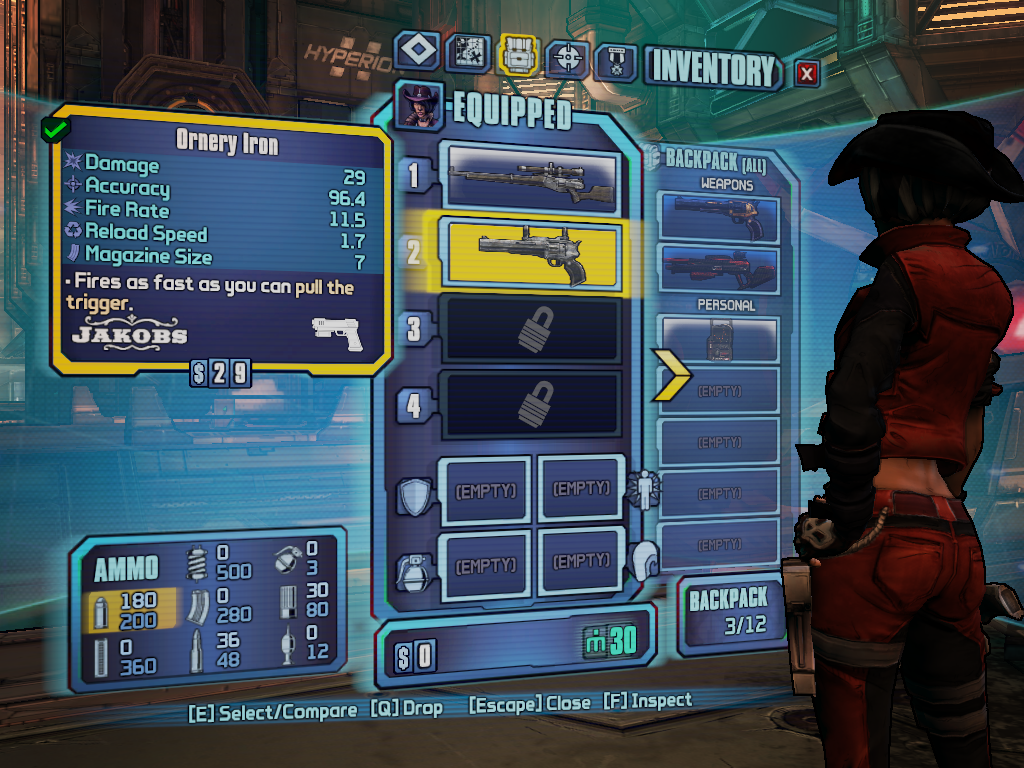The image size is (1024, 768).
Task: Choose the Ornery Iron revolver in slot 2
Action: (533, 252)
